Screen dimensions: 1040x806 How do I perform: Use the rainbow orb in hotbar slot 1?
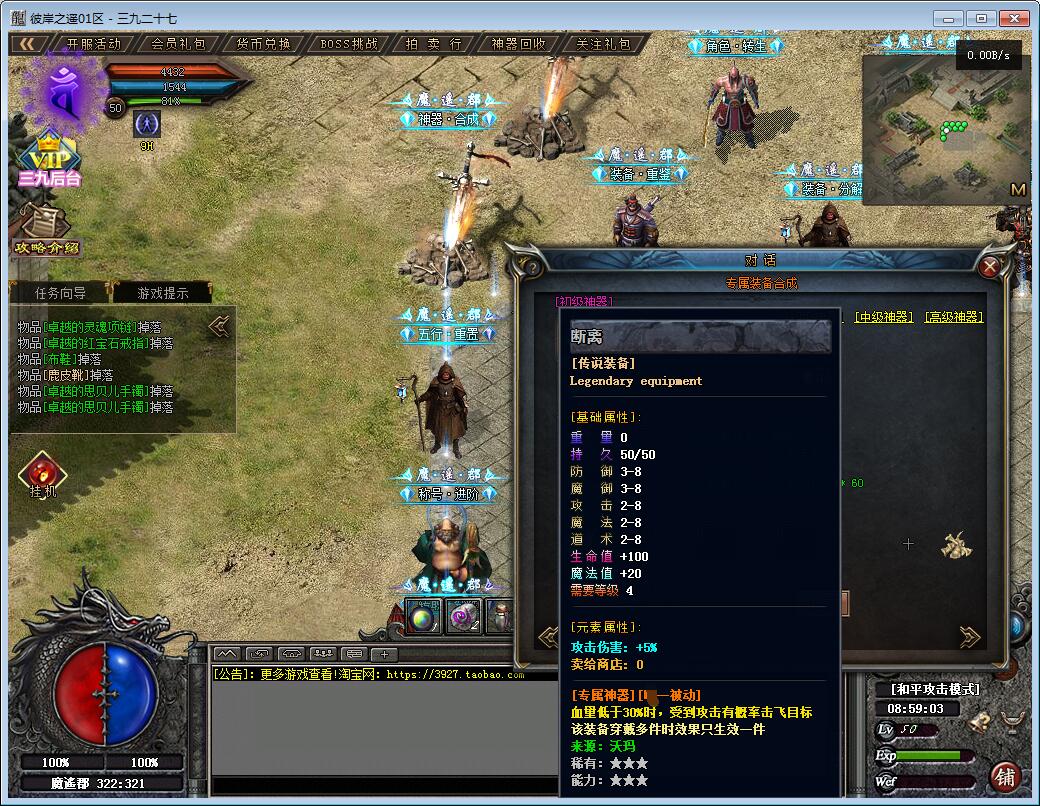tap(422, 618)
